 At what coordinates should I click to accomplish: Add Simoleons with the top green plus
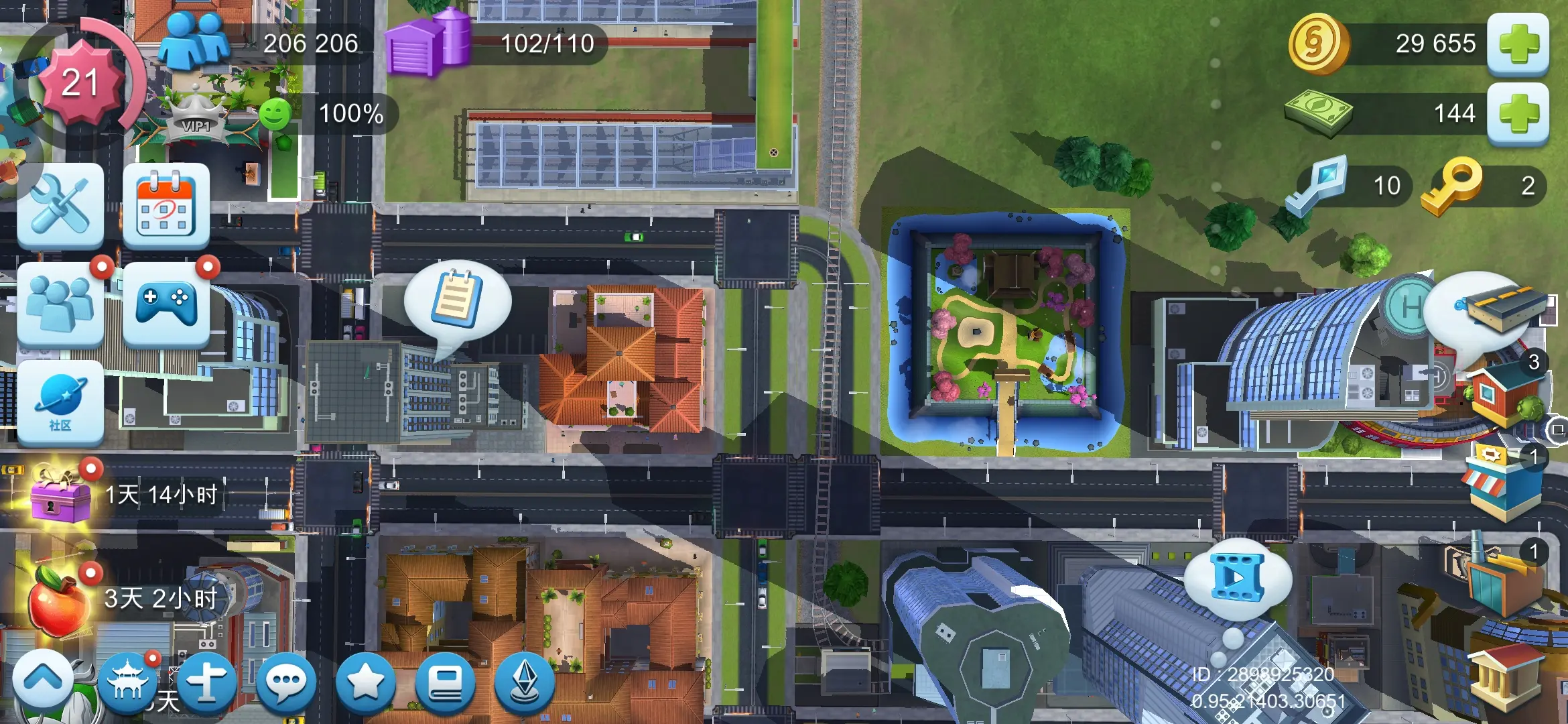[x=1518, y=45]
